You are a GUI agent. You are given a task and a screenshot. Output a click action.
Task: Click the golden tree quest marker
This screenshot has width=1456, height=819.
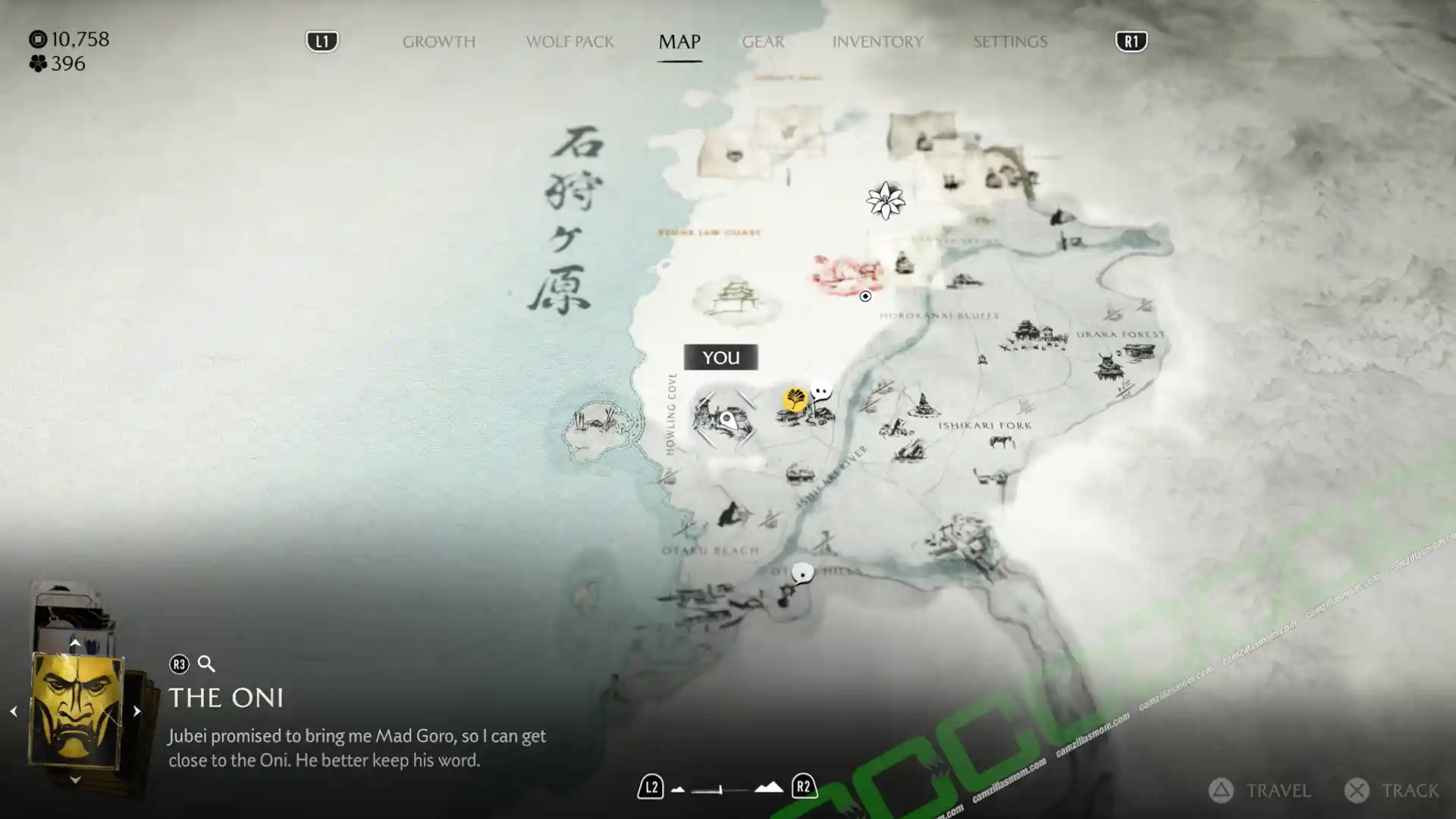[795, 398]
